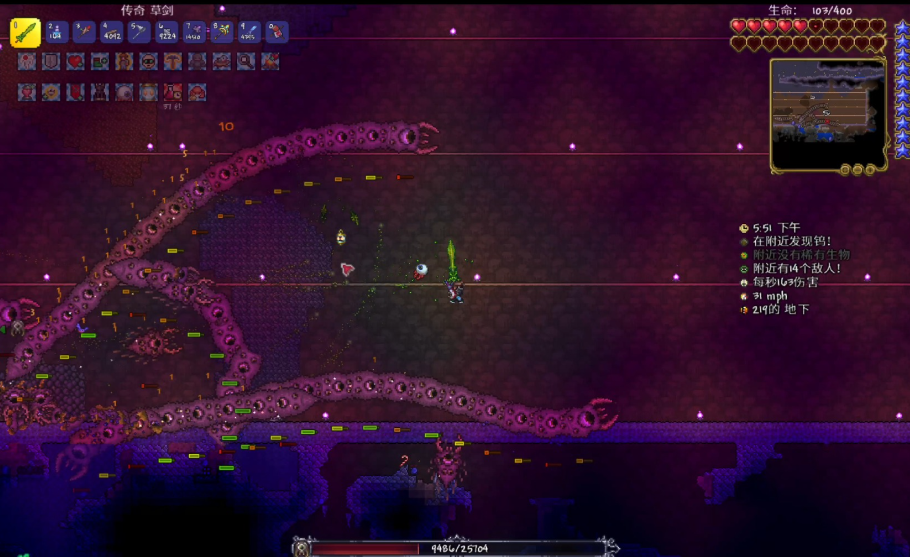
Task: Equip the pickaxe from the hotbar
Action: 139,33
